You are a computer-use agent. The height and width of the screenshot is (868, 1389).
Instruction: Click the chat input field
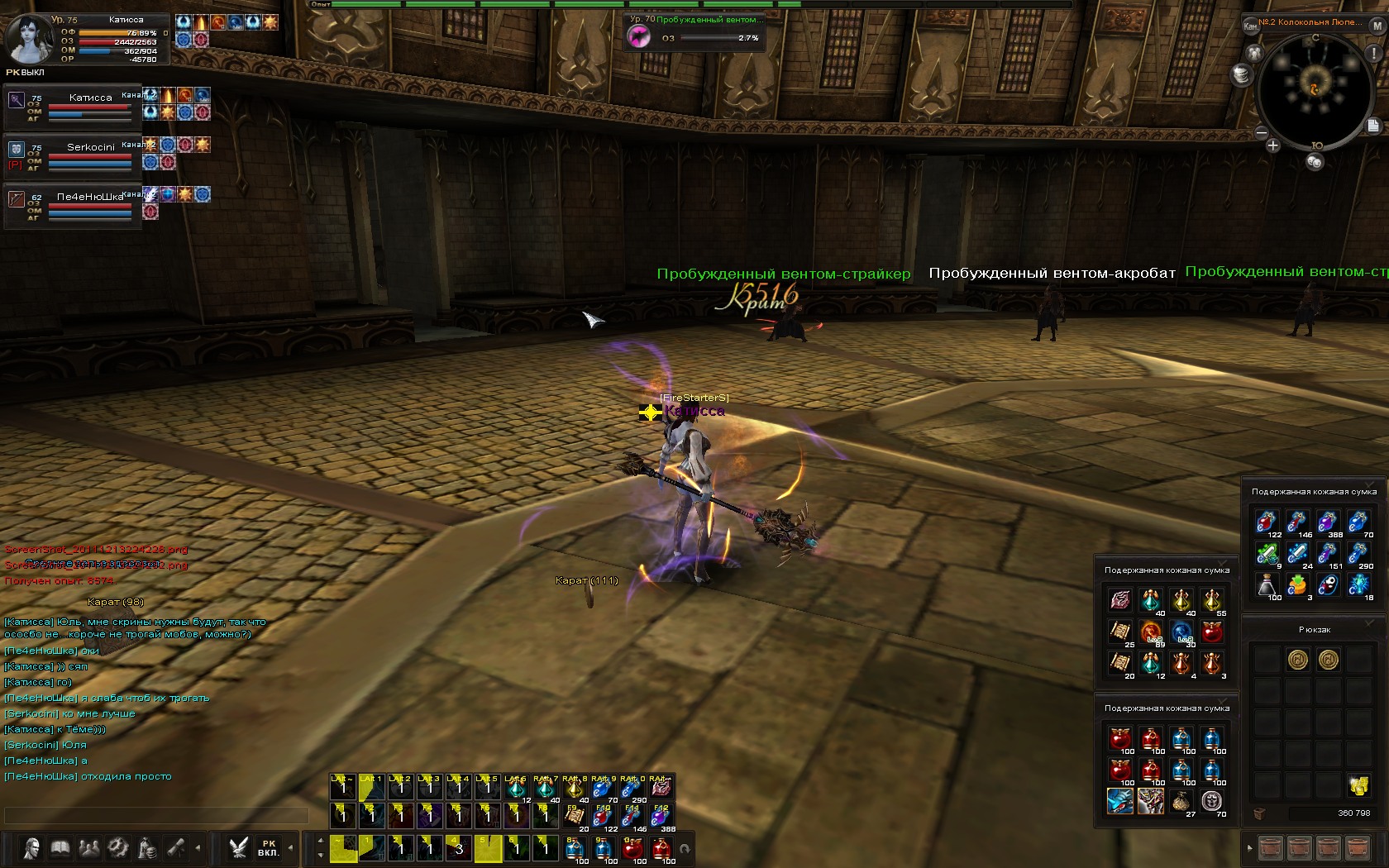[x=157, y=815]
